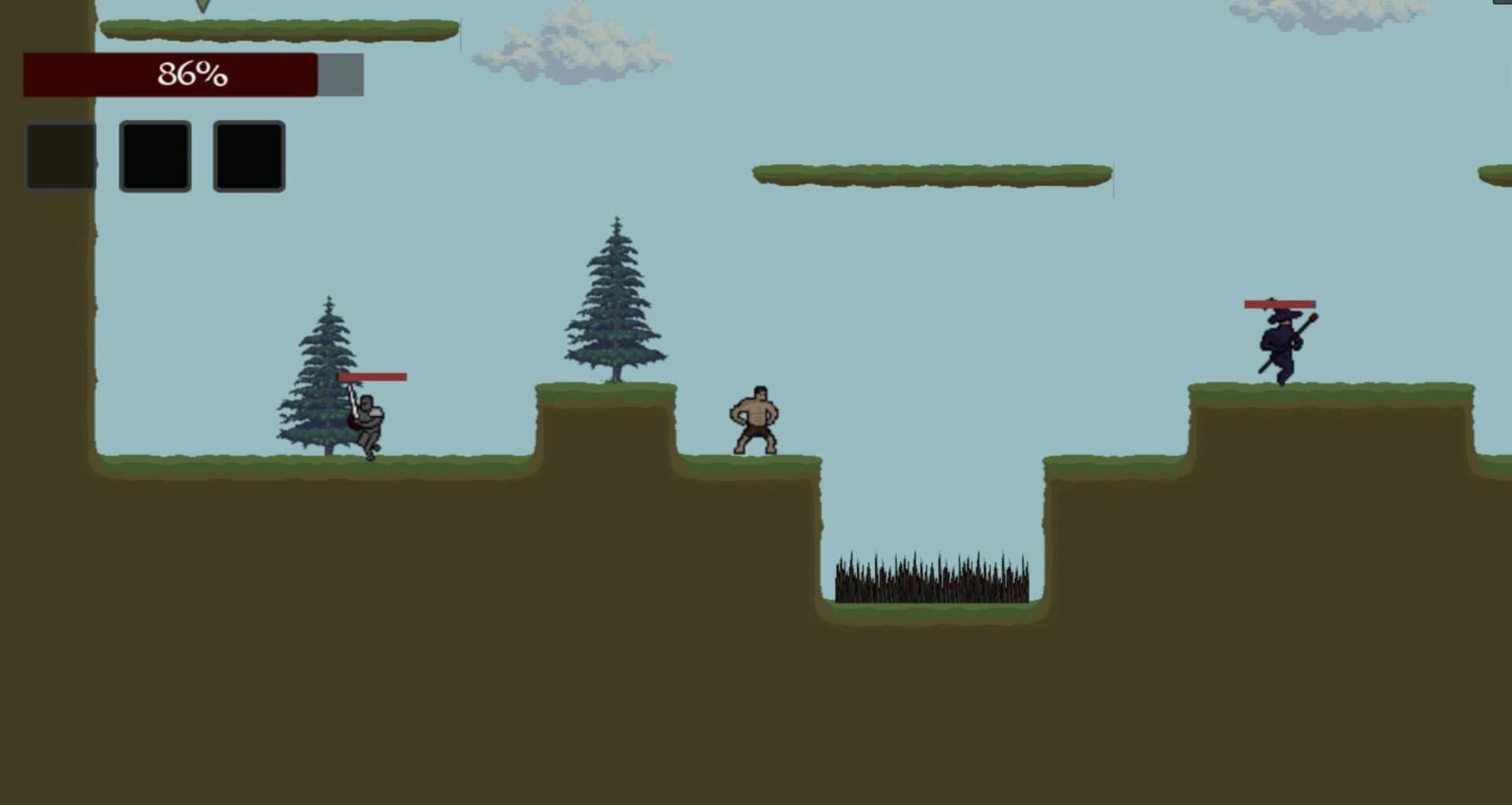Viewport: 1512px width, 805px height.
Task: Select the third ability slot
Action: tap(249, 154)
